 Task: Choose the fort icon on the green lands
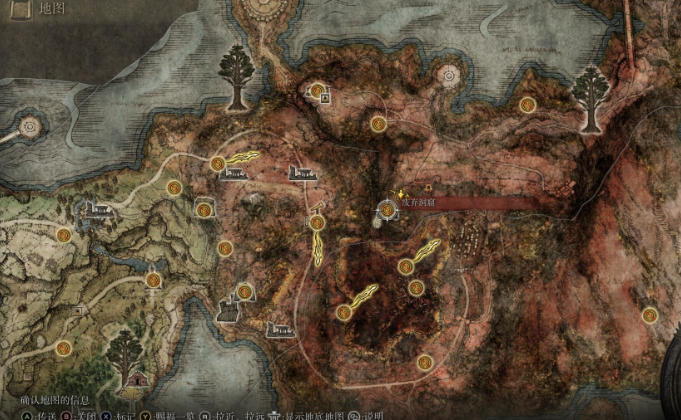pos(99,210)
